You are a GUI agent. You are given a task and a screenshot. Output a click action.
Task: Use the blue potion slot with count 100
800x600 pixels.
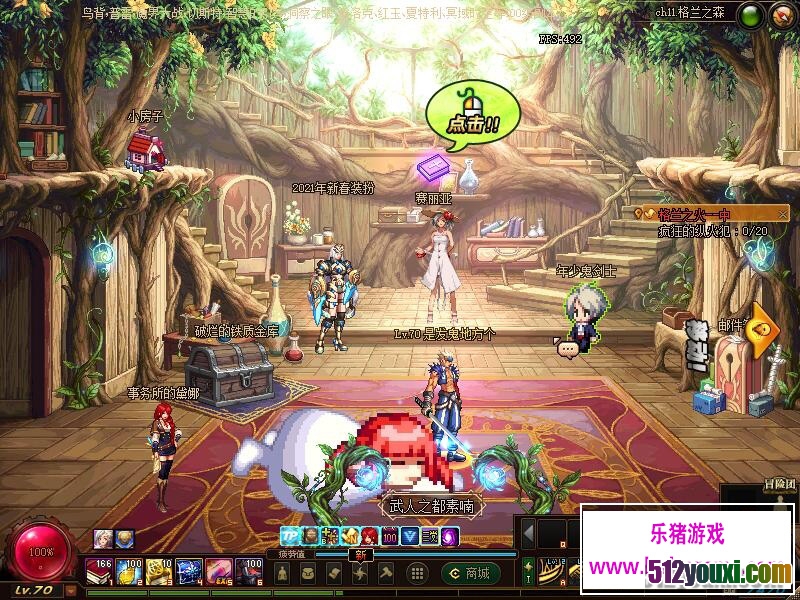(128, 571)
